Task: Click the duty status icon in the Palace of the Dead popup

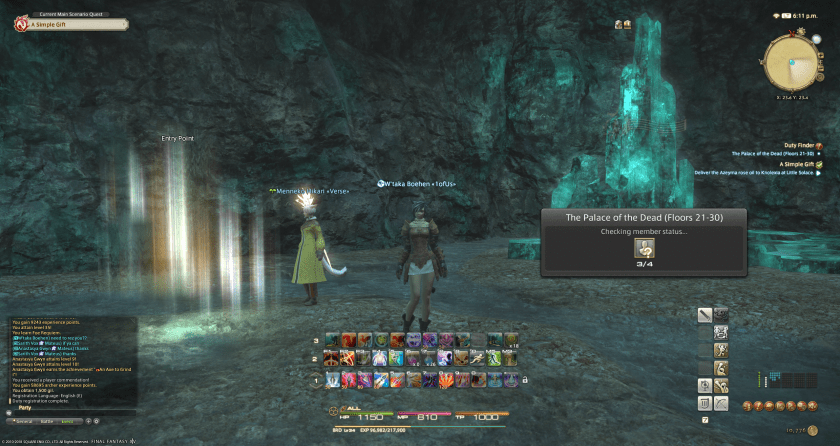Action: (x=643, y=249)
